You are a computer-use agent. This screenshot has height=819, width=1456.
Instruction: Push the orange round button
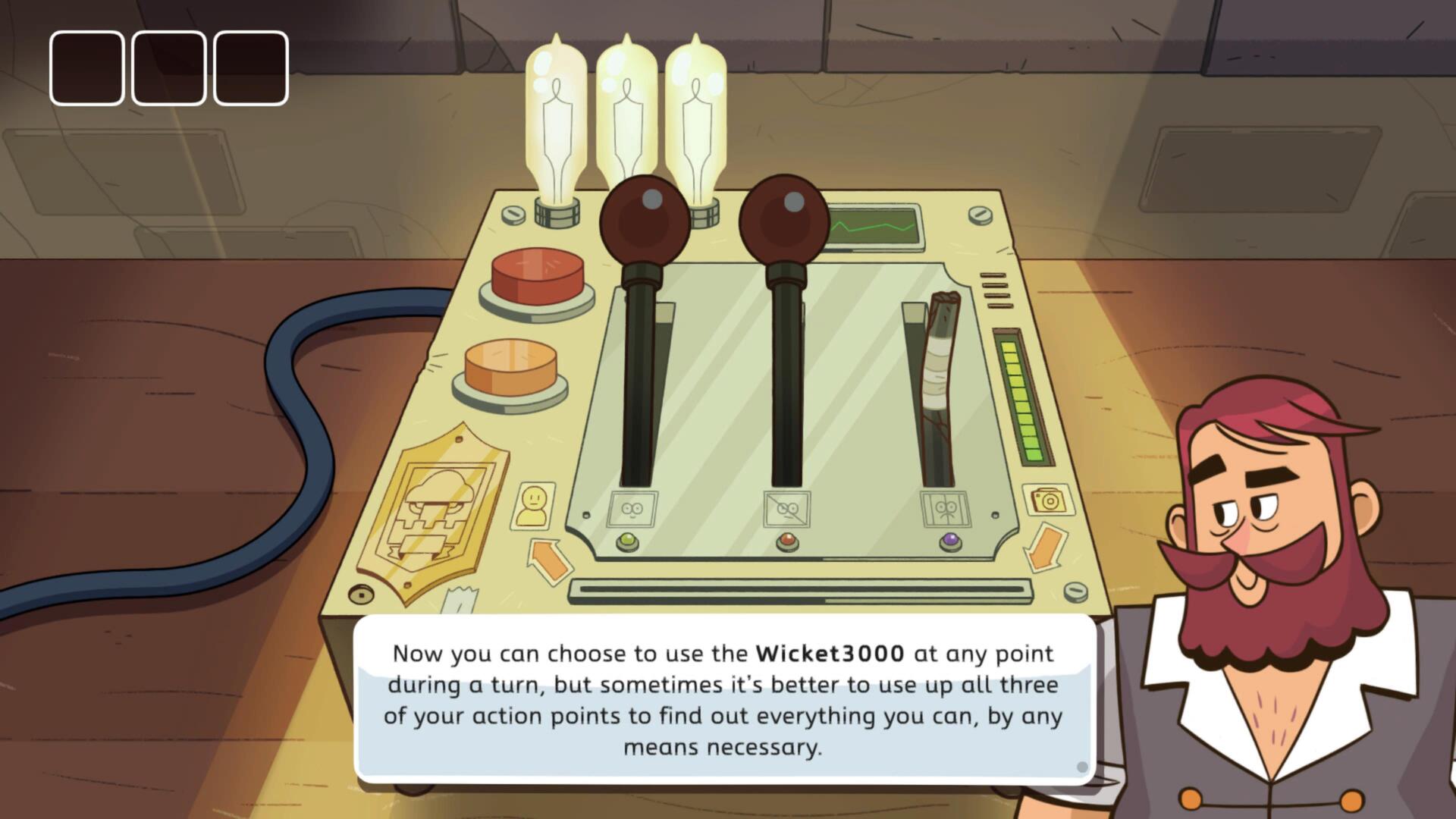coord(510,366)
